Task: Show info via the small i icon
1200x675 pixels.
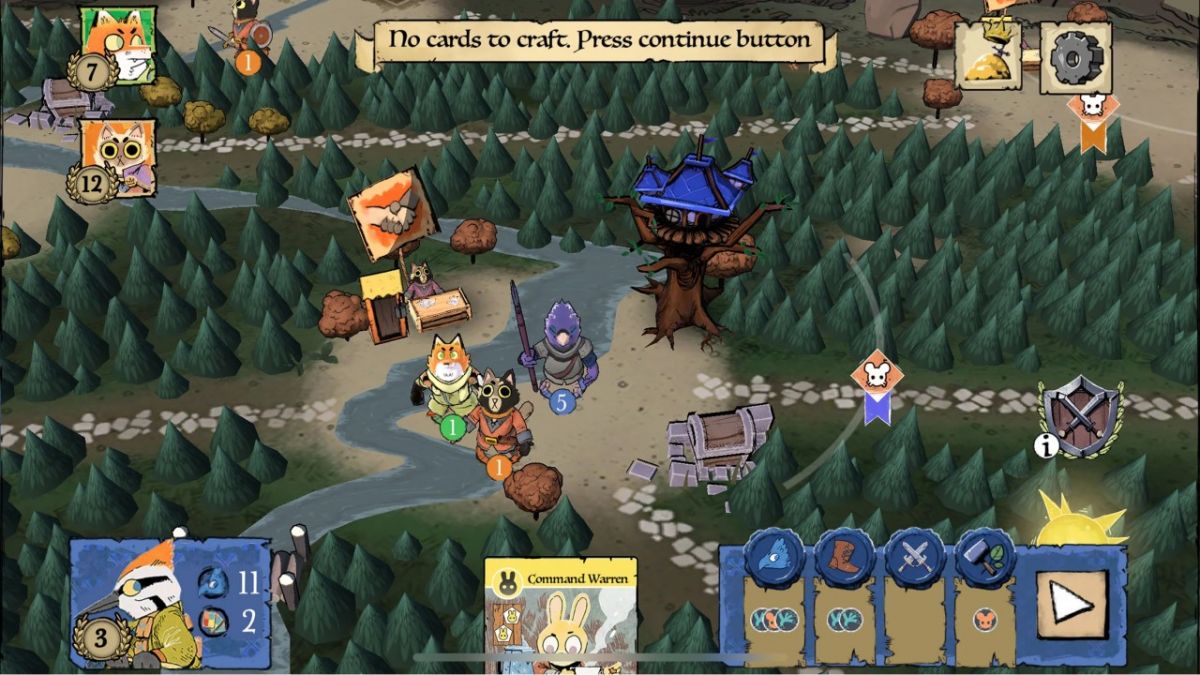Action: click(x=1045, y=447)
